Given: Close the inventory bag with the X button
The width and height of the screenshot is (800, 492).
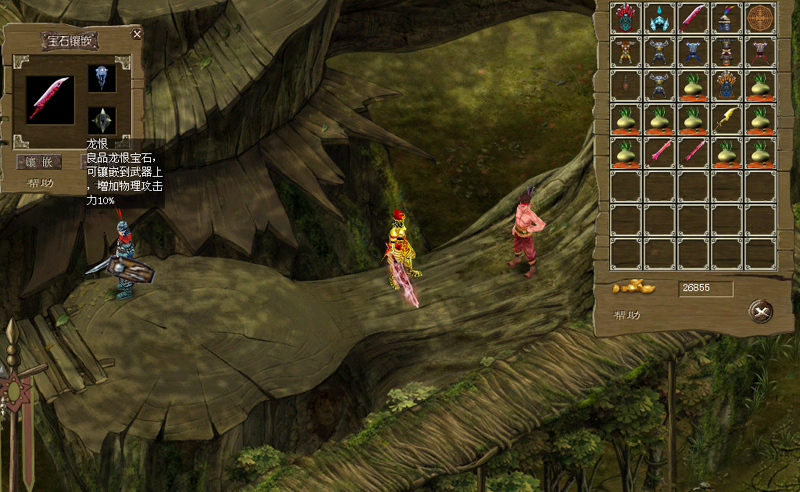Looking at the screenshot, I should coord(762,312).
